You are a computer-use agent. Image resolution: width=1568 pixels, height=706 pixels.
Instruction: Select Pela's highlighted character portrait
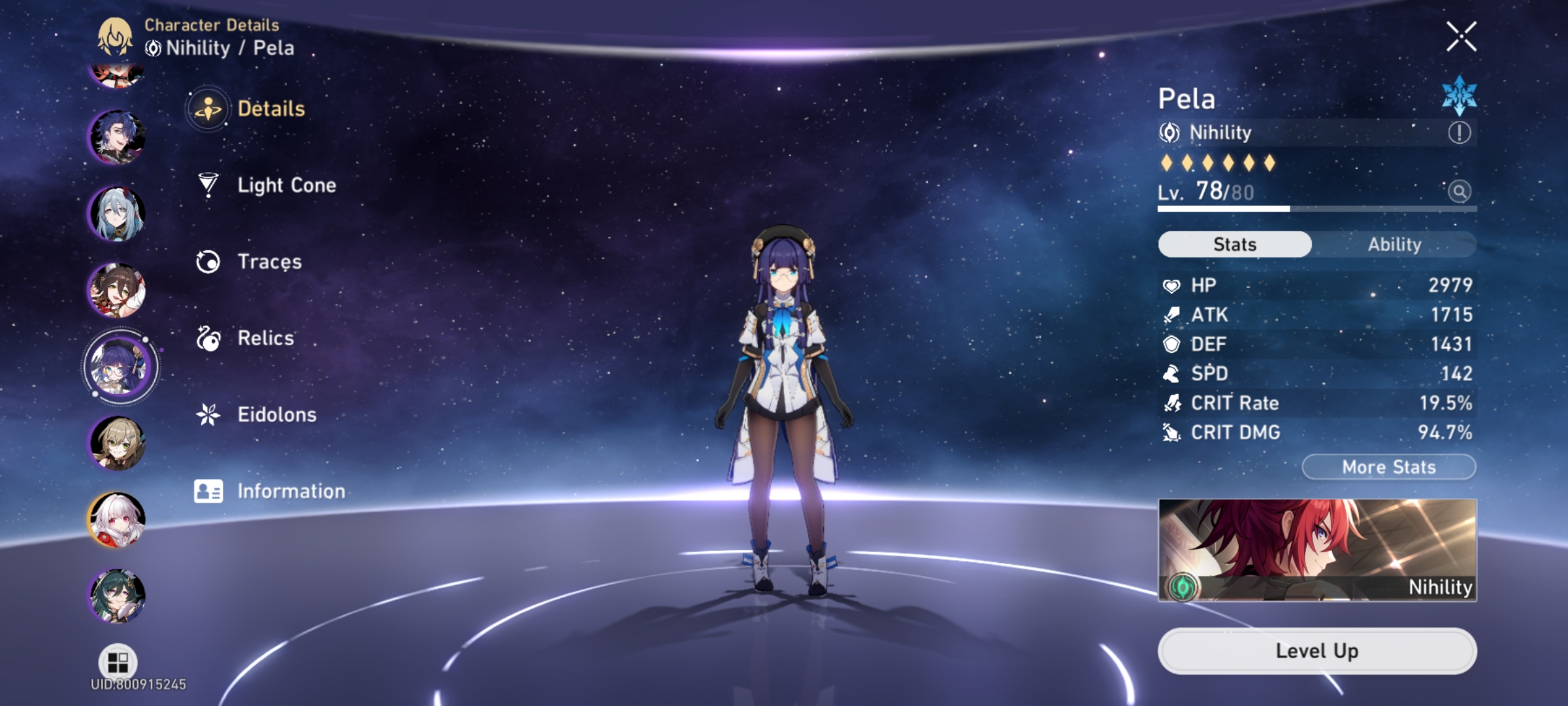tap(120, 366)
